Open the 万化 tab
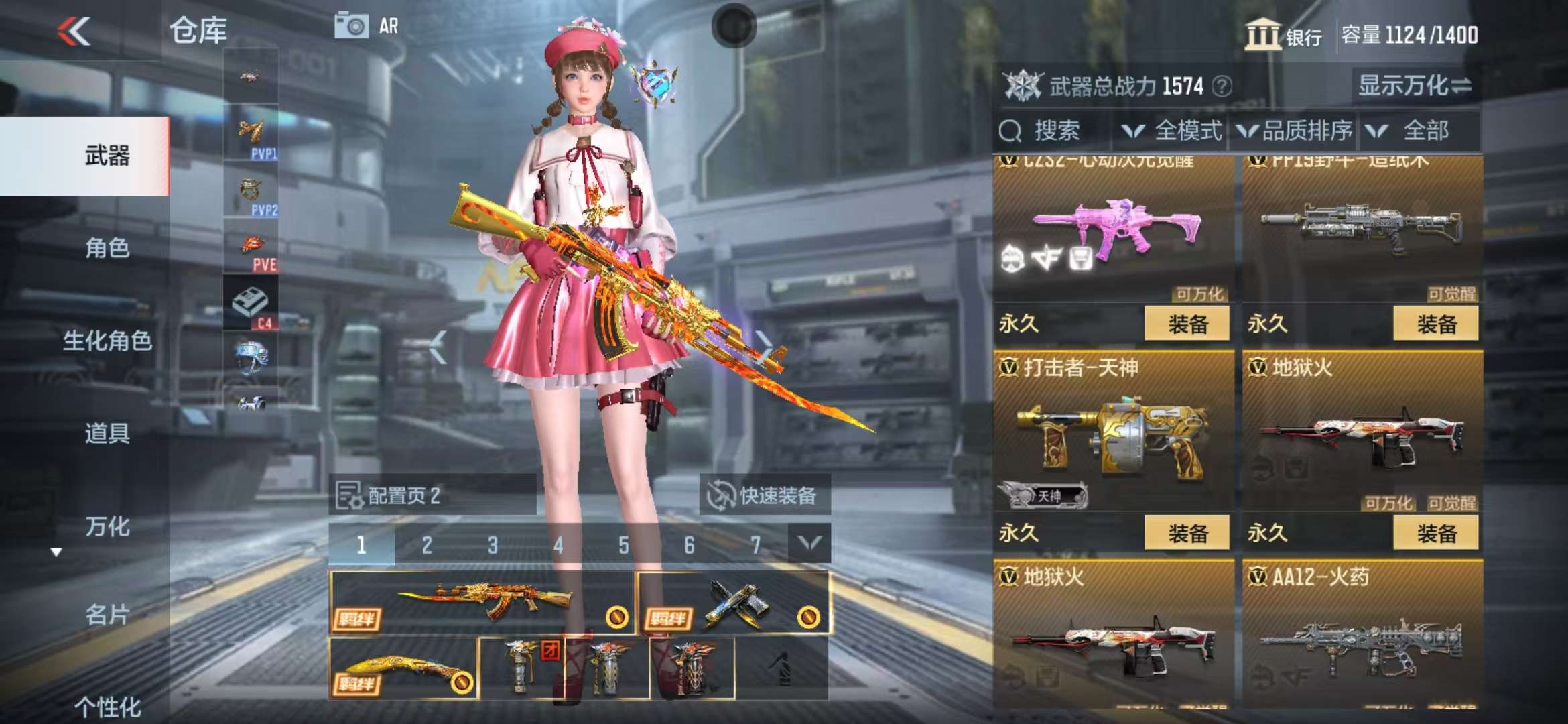1568x724 pixels. click(107, 527)
